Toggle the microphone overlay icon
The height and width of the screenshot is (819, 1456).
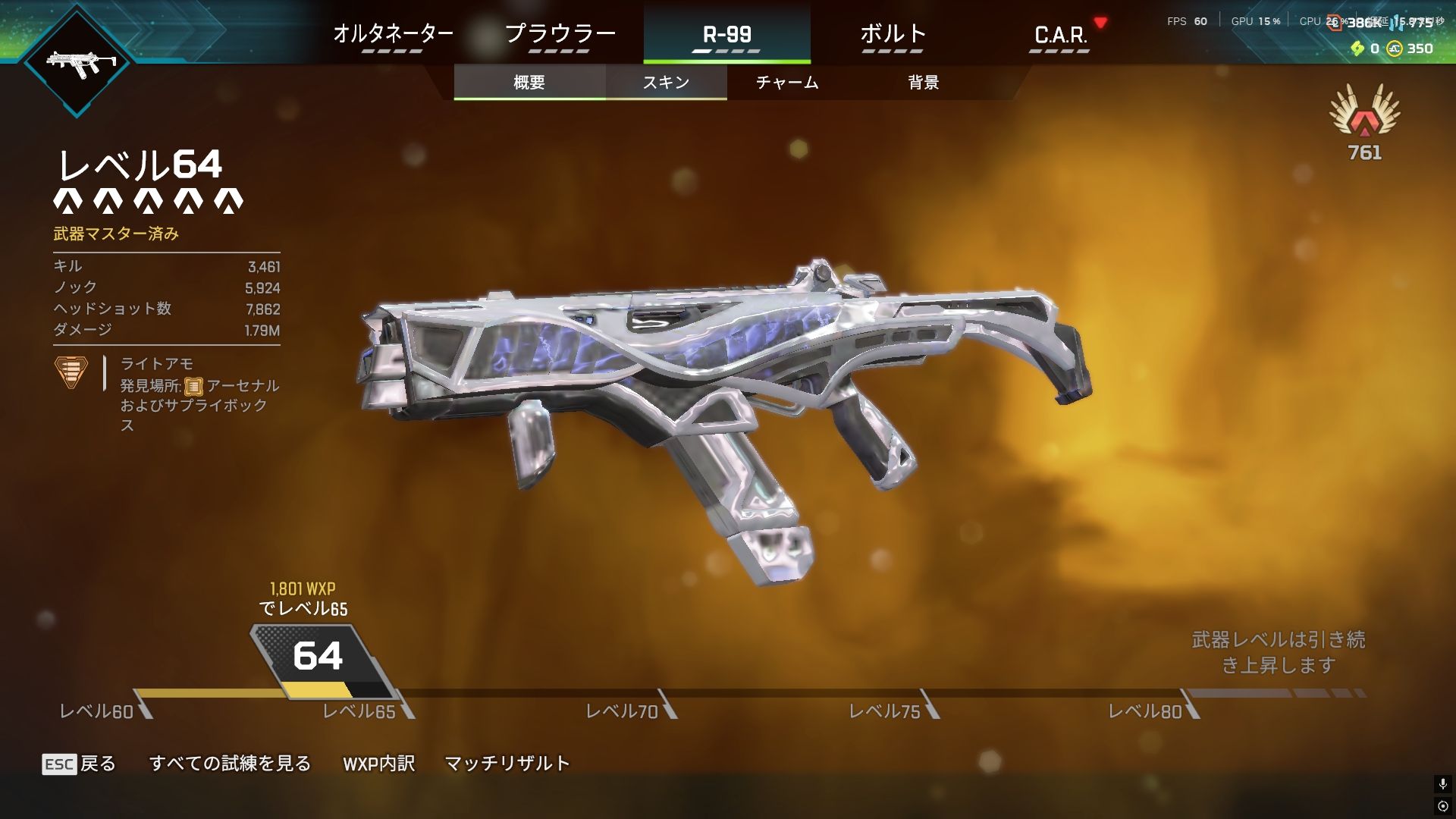(x=1442, y=784)
